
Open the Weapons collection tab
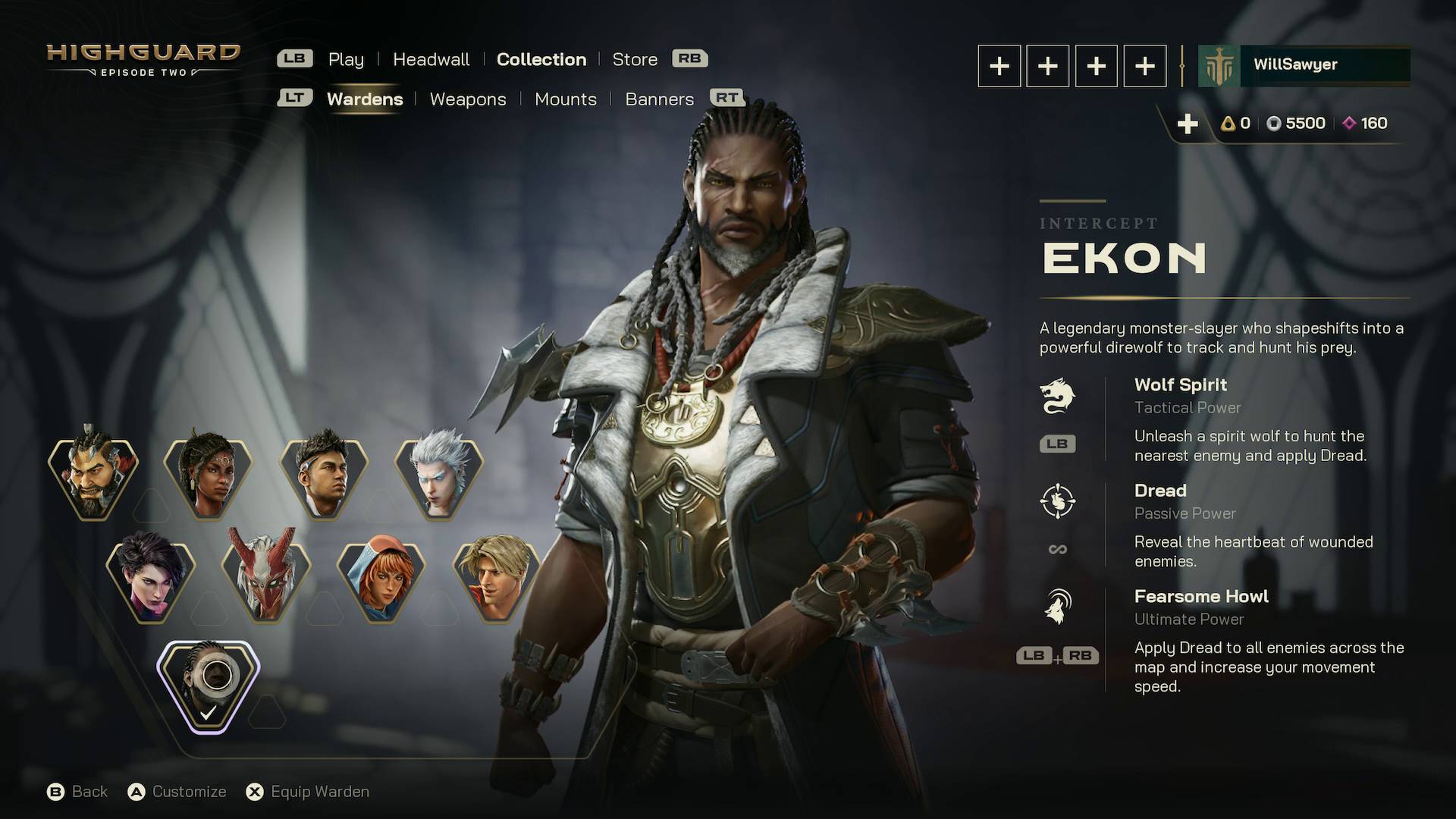click(x=468, y=99)
